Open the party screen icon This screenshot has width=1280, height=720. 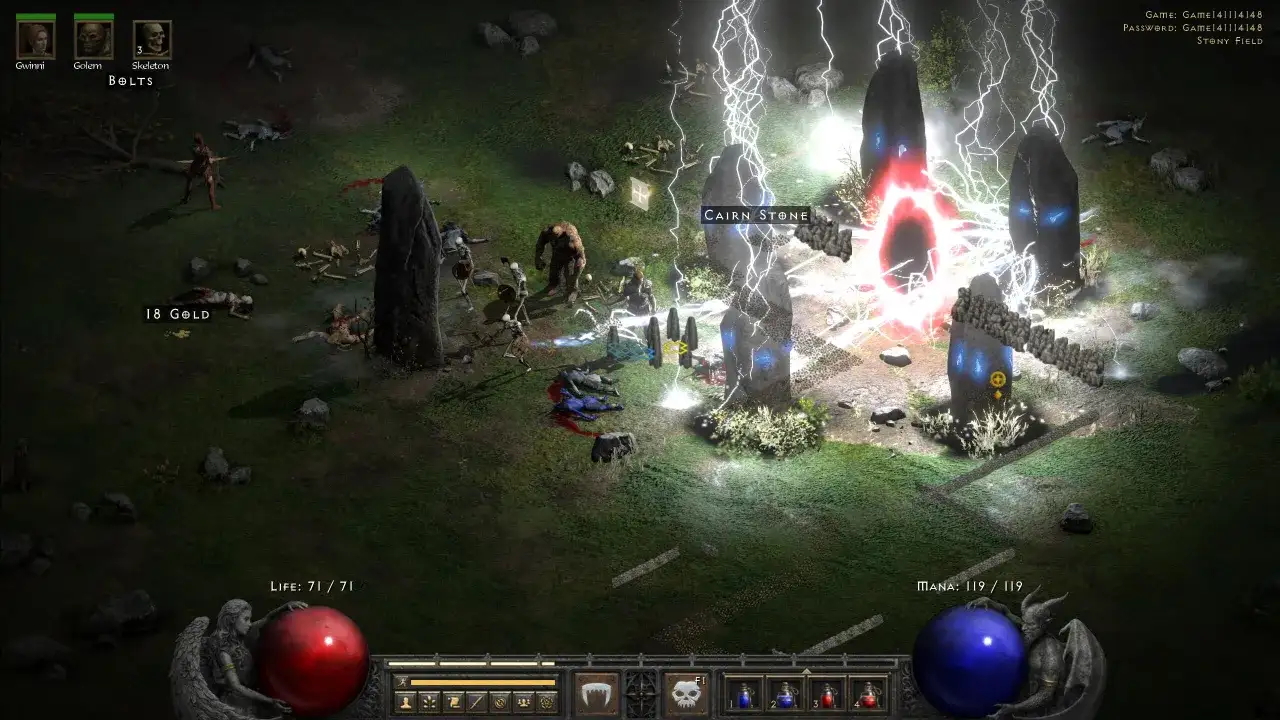pyautogui.click(x=523, y=703)
